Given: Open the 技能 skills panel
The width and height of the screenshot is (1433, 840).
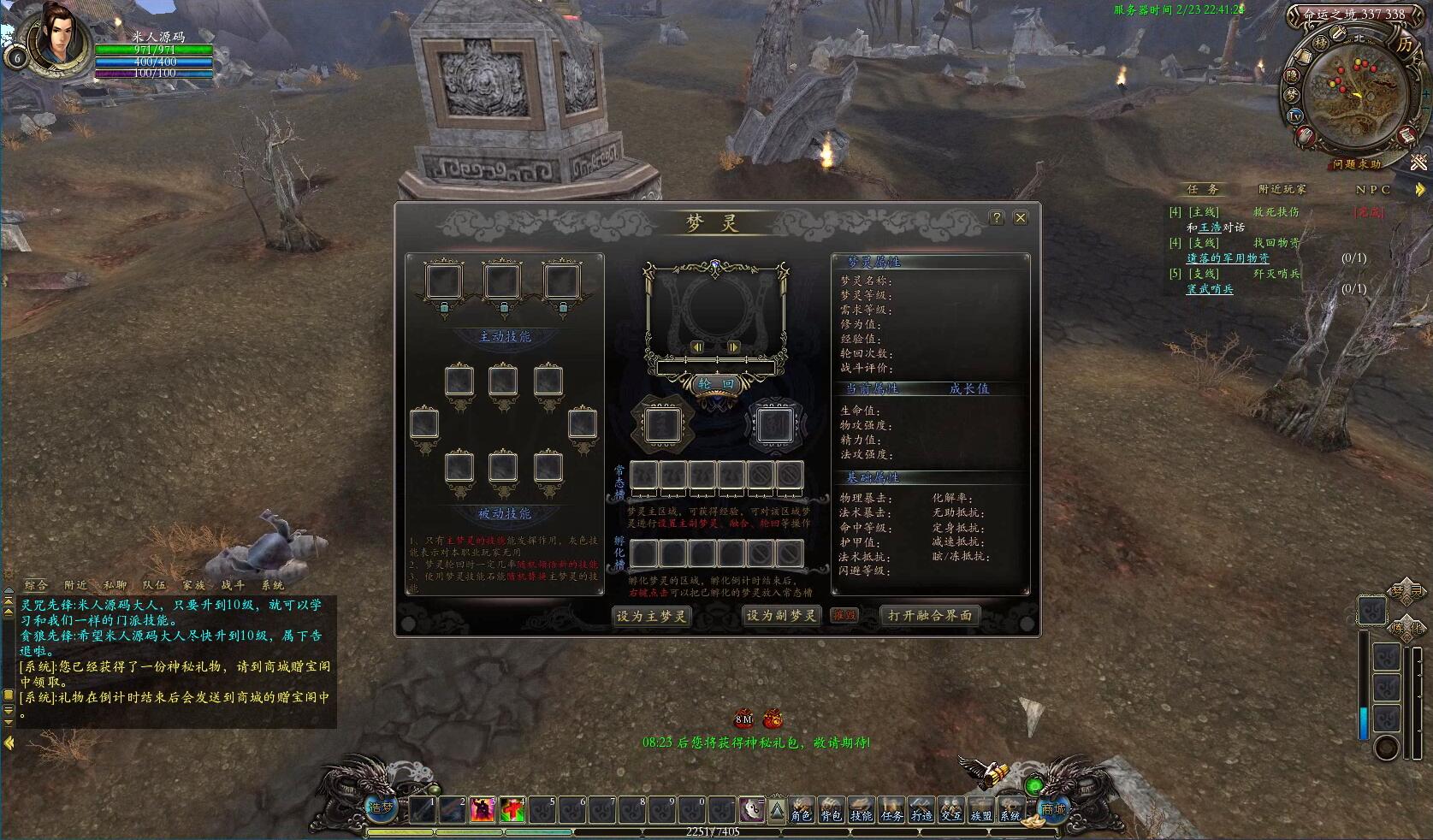Looking at the screenshot, I should 861,810.
